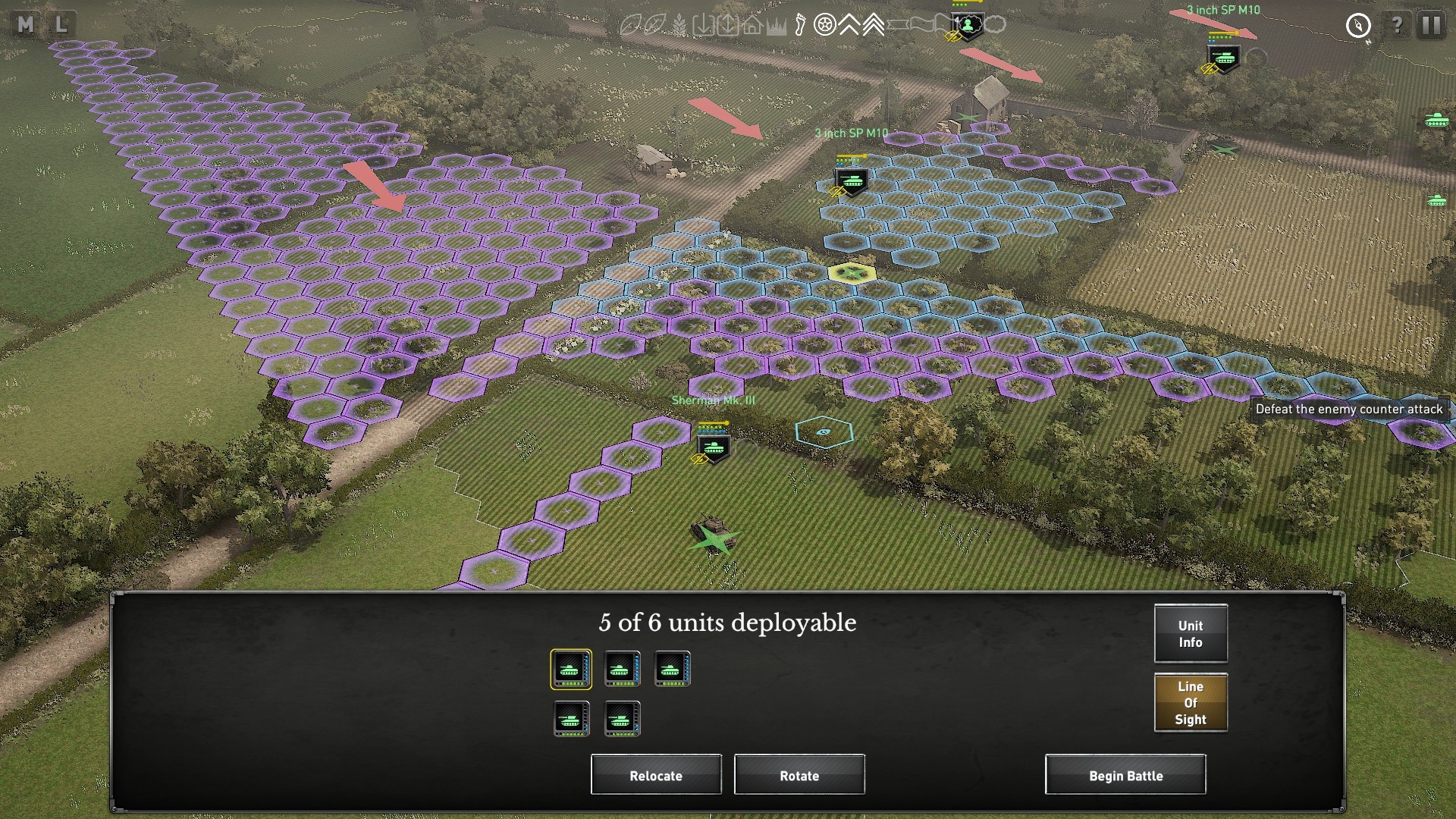This screenshot has width=1456, height=819.
Task: Select the Sherman Mk. III unit marker
Action: coord(713,446)
